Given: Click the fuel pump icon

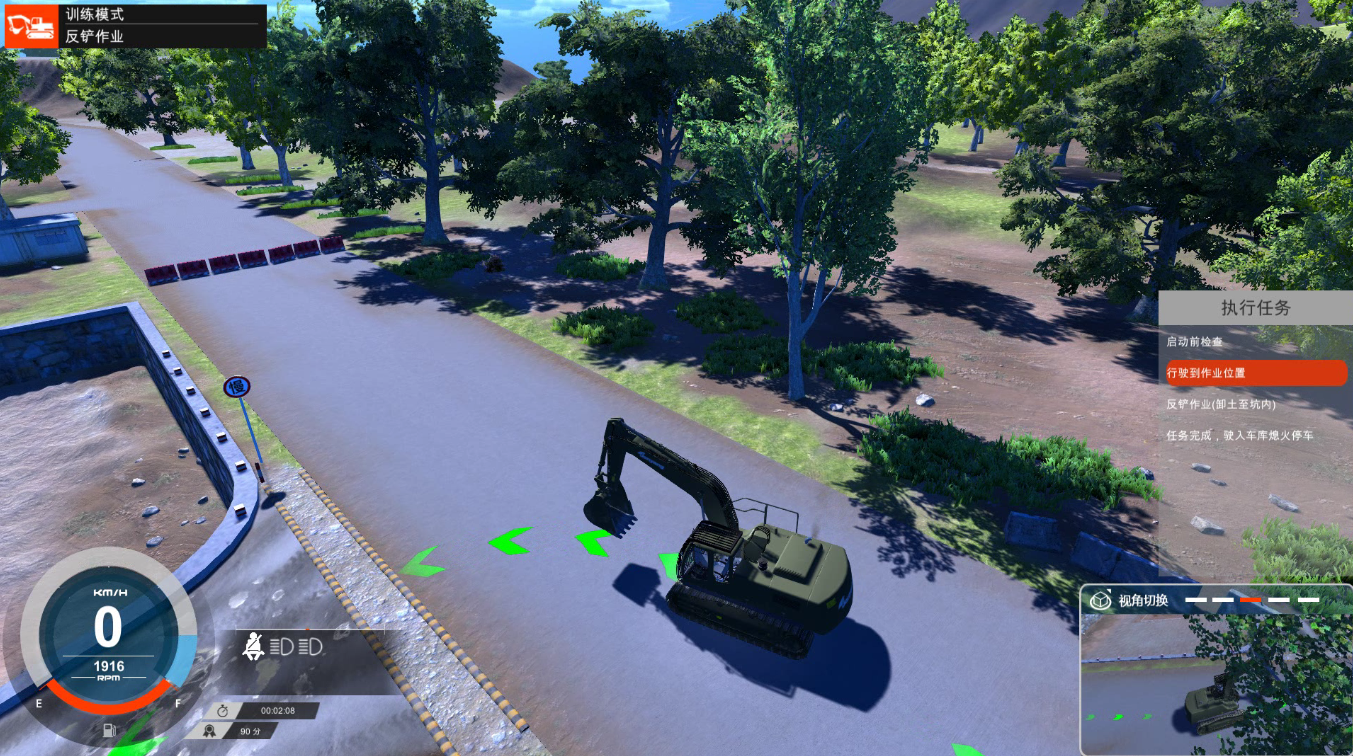Looking at the screenshot, I should pos(109,730).
